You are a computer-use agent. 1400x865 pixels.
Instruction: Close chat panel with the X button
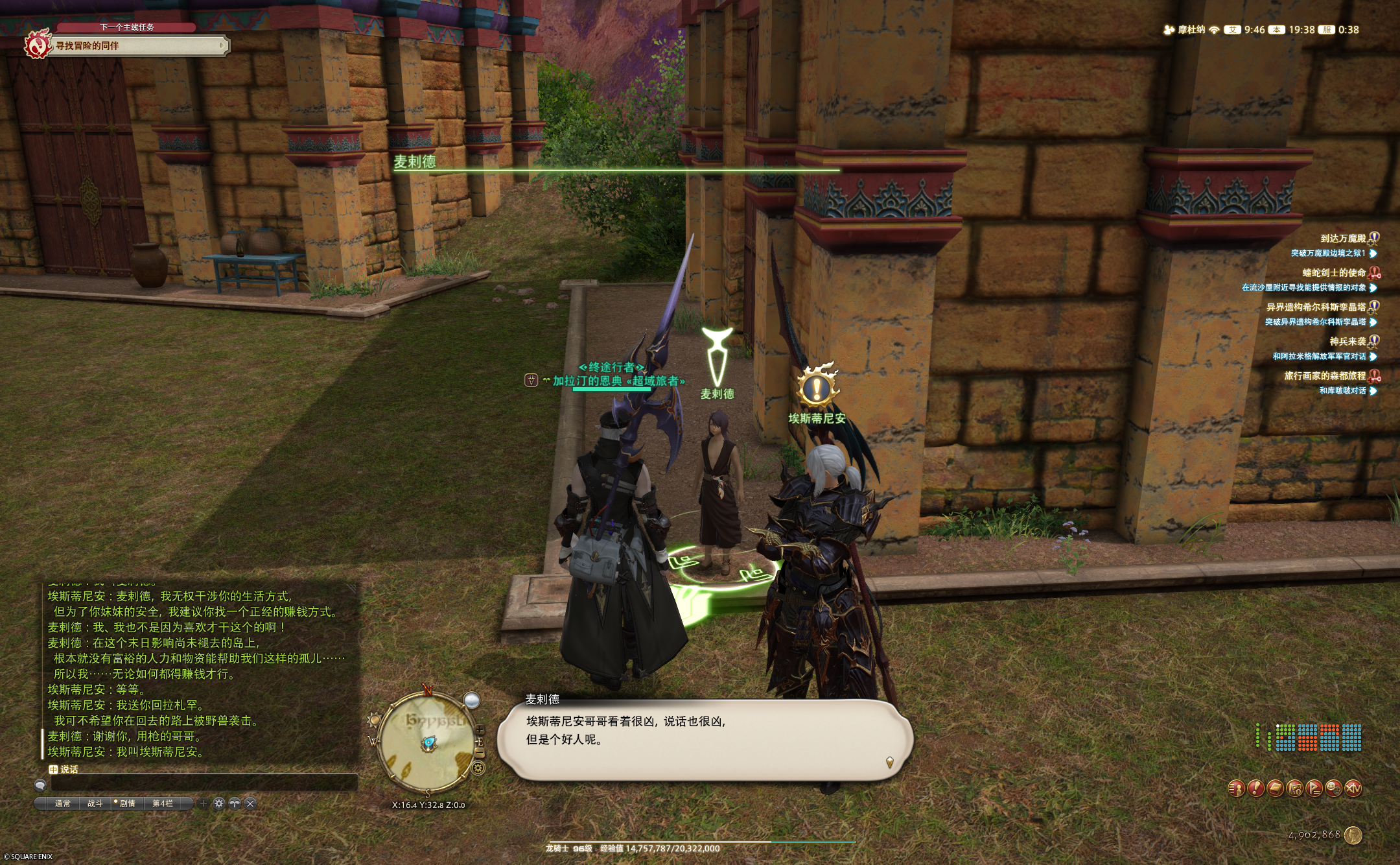coord(250,803)
